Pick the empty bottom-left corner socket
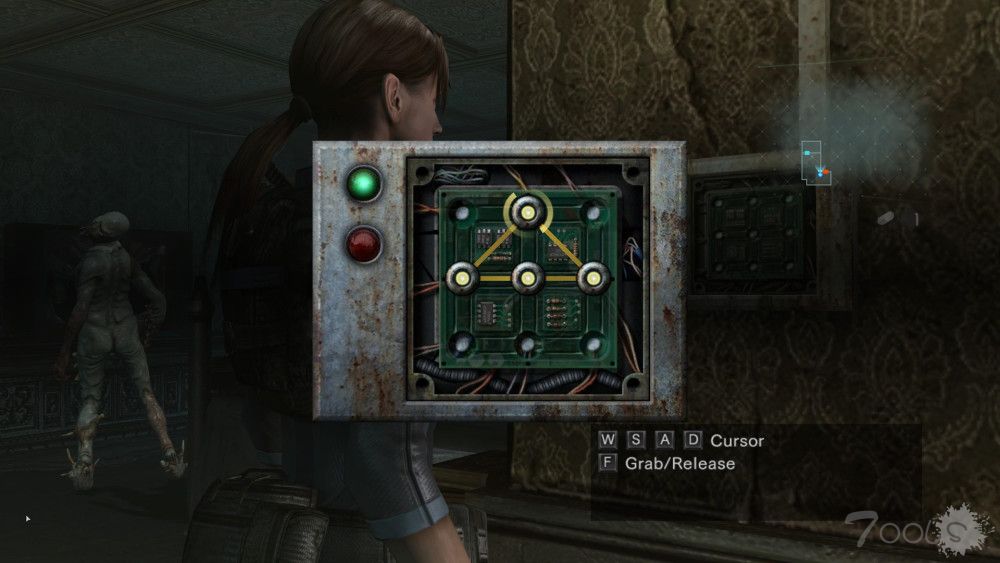 (462, 344)
